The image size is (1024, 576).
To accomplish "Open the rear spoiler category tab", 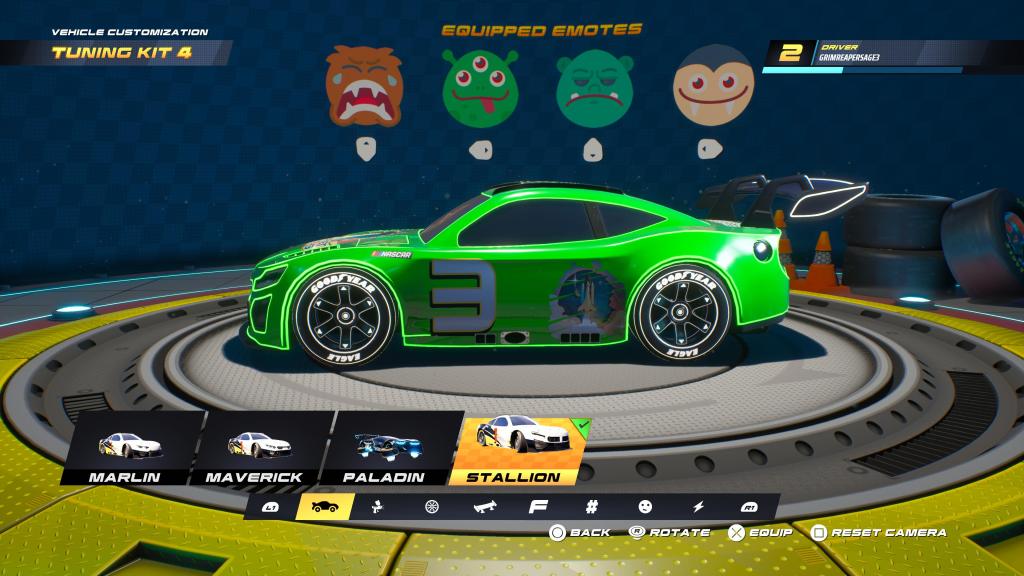I will tap(484, 507).
